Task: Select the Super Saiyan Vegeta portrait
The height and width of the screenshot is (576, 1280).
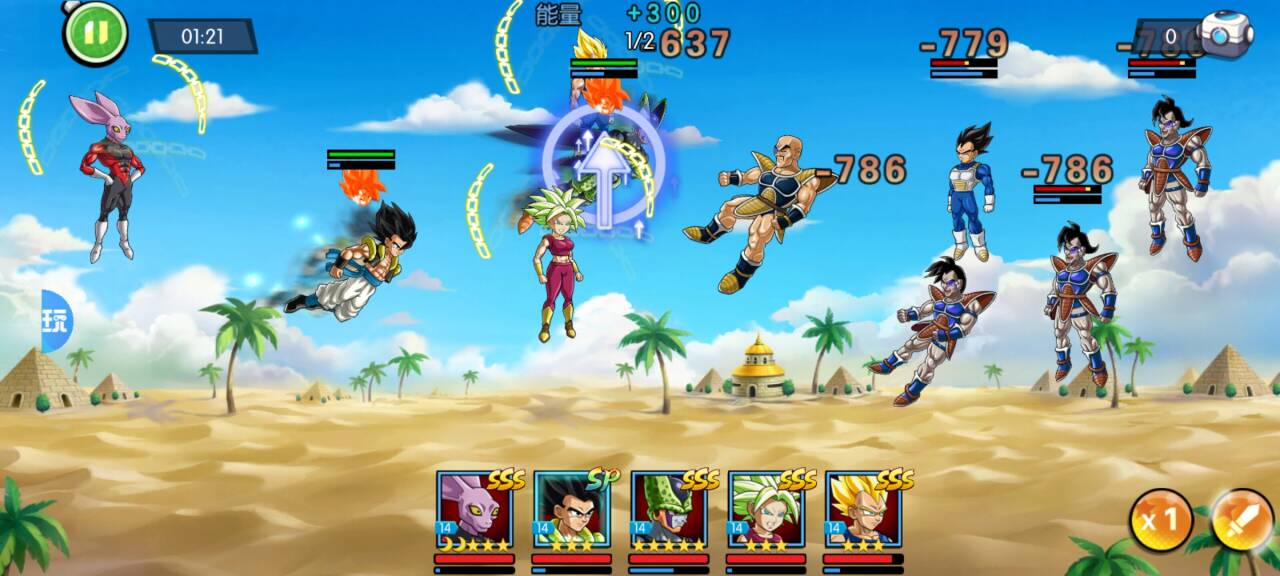Action: coord(862,510)
